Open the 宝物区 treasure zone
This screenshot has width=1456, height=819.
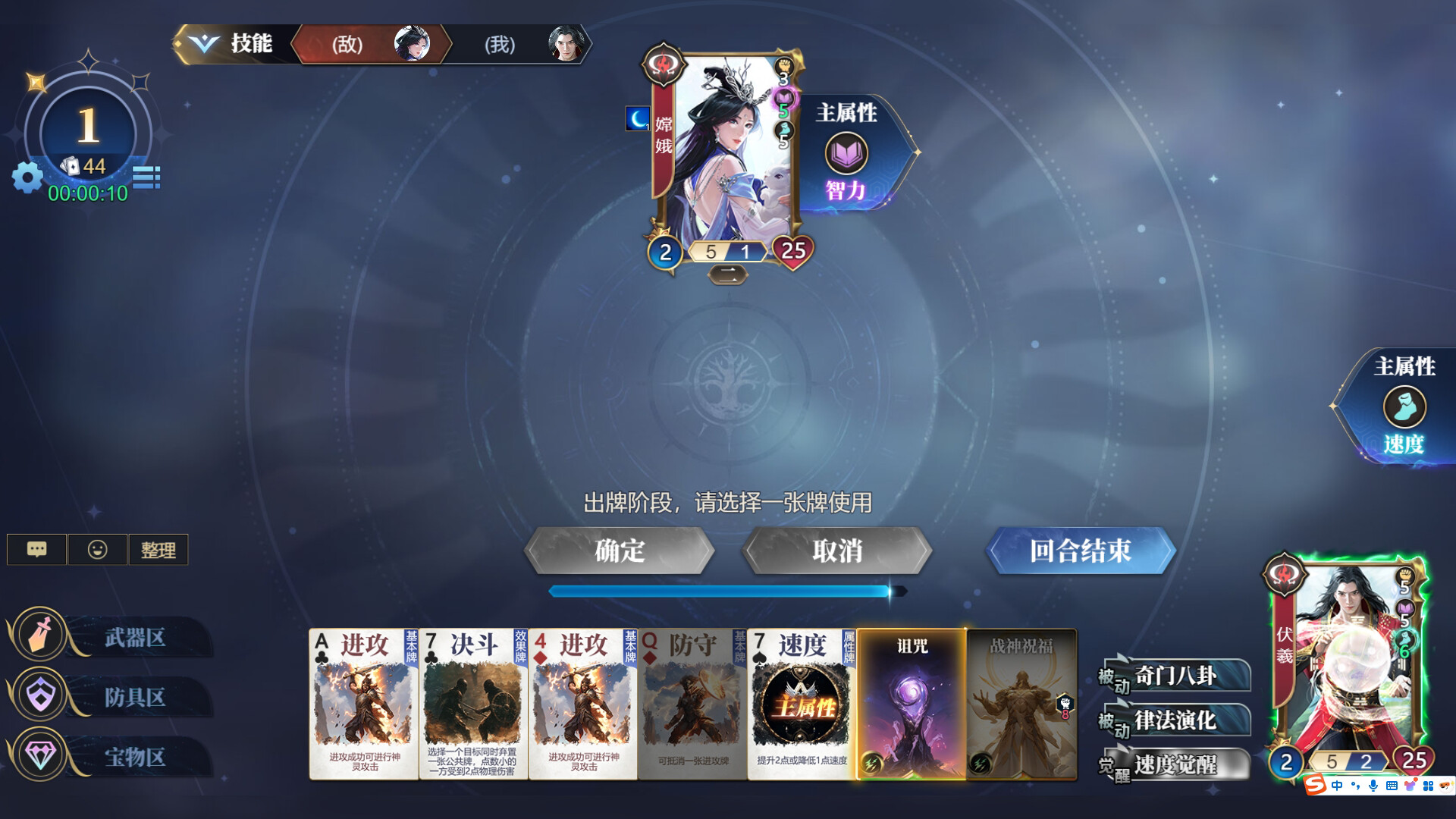114,756
